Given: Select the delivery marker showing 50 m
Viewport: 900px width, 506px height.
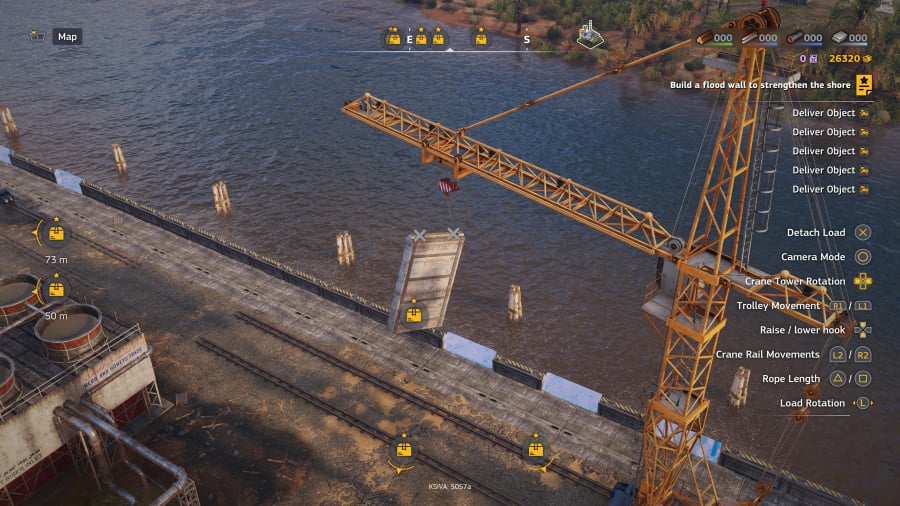Looking at the screenshot, I should [x=56, y=290].
